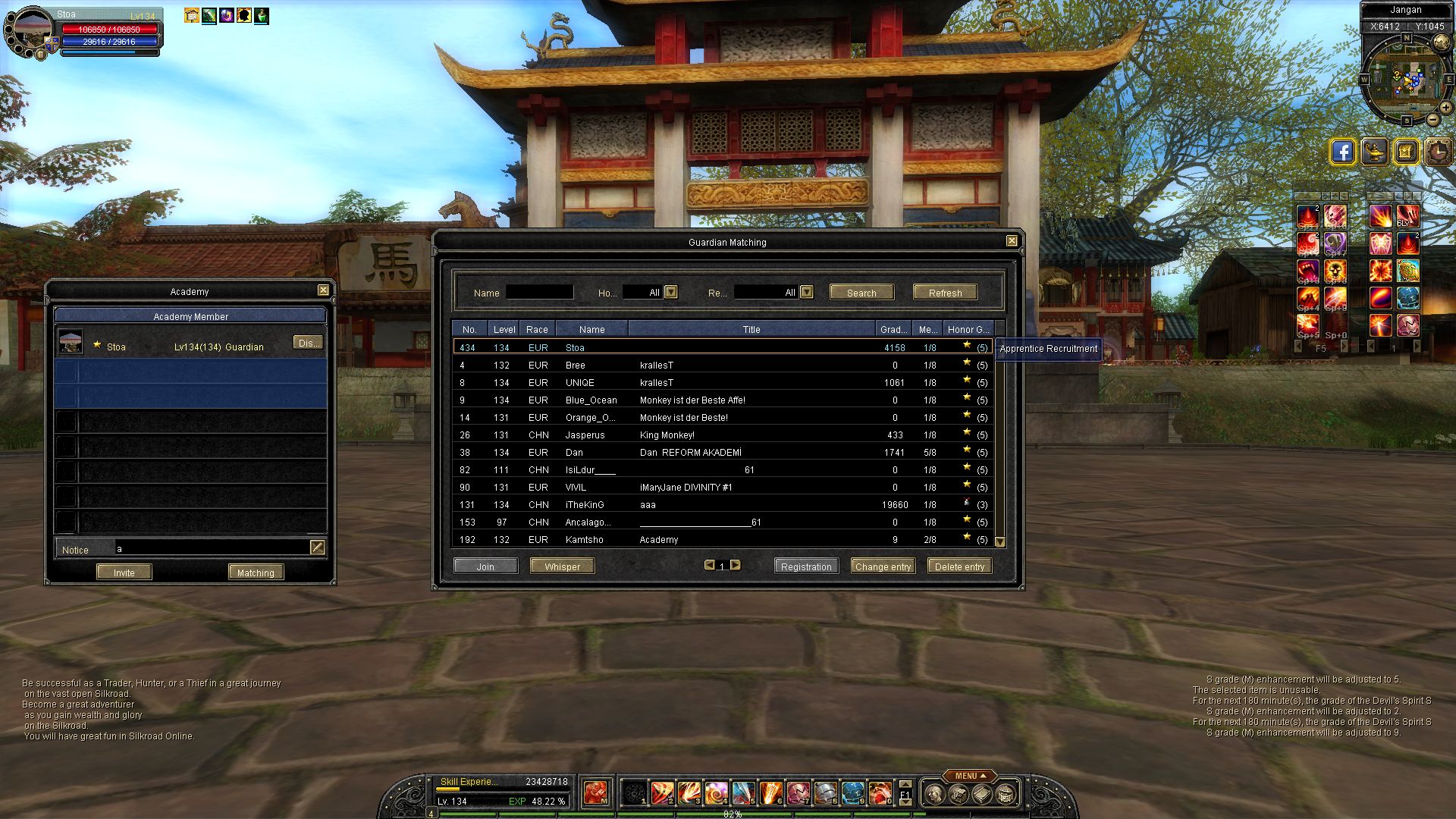
Task: Close the Guardian Matching window
Action: [1012, 241]
